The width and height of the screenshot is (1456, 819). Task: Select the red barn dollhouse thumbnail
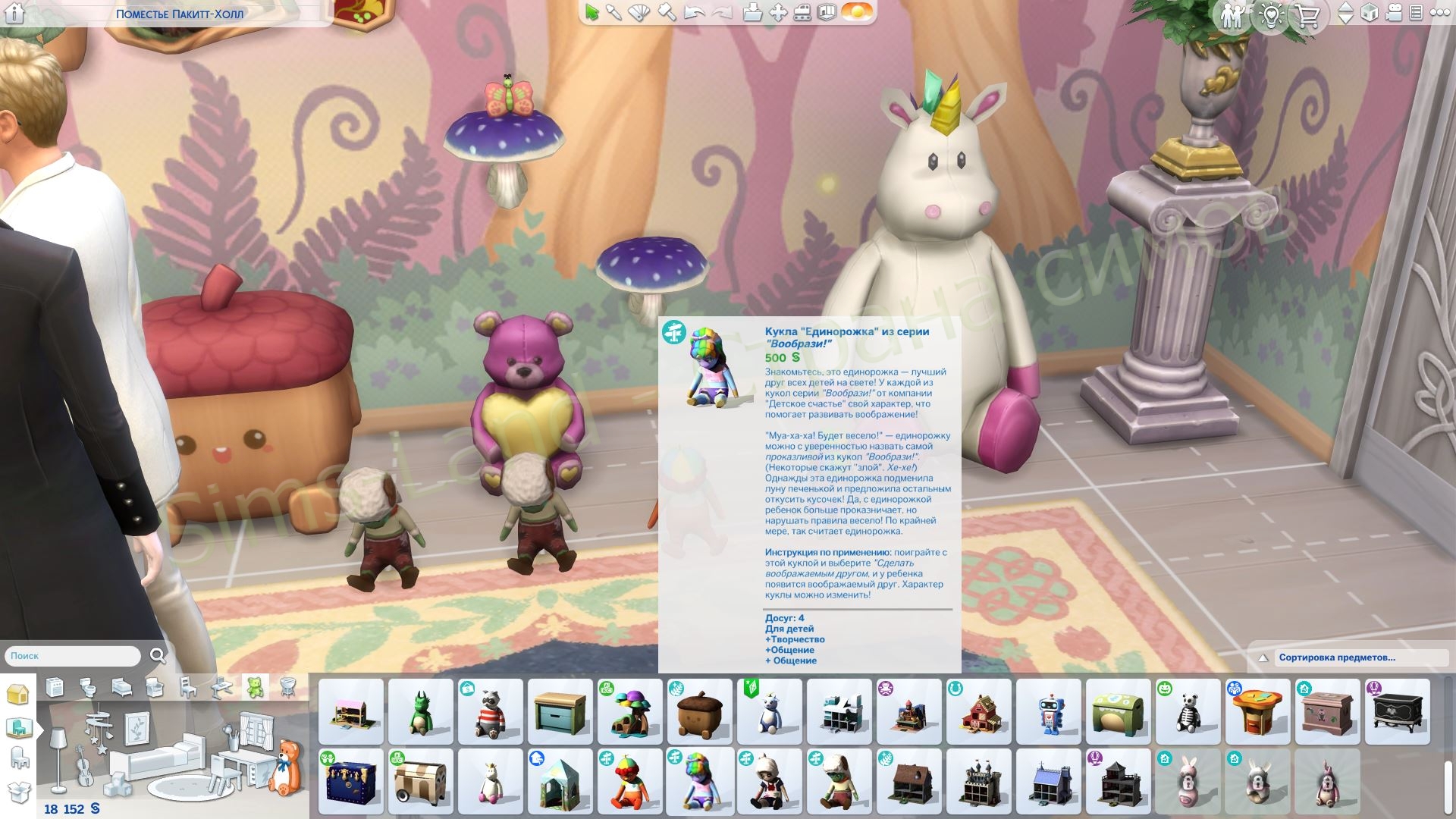pos(978,711)
